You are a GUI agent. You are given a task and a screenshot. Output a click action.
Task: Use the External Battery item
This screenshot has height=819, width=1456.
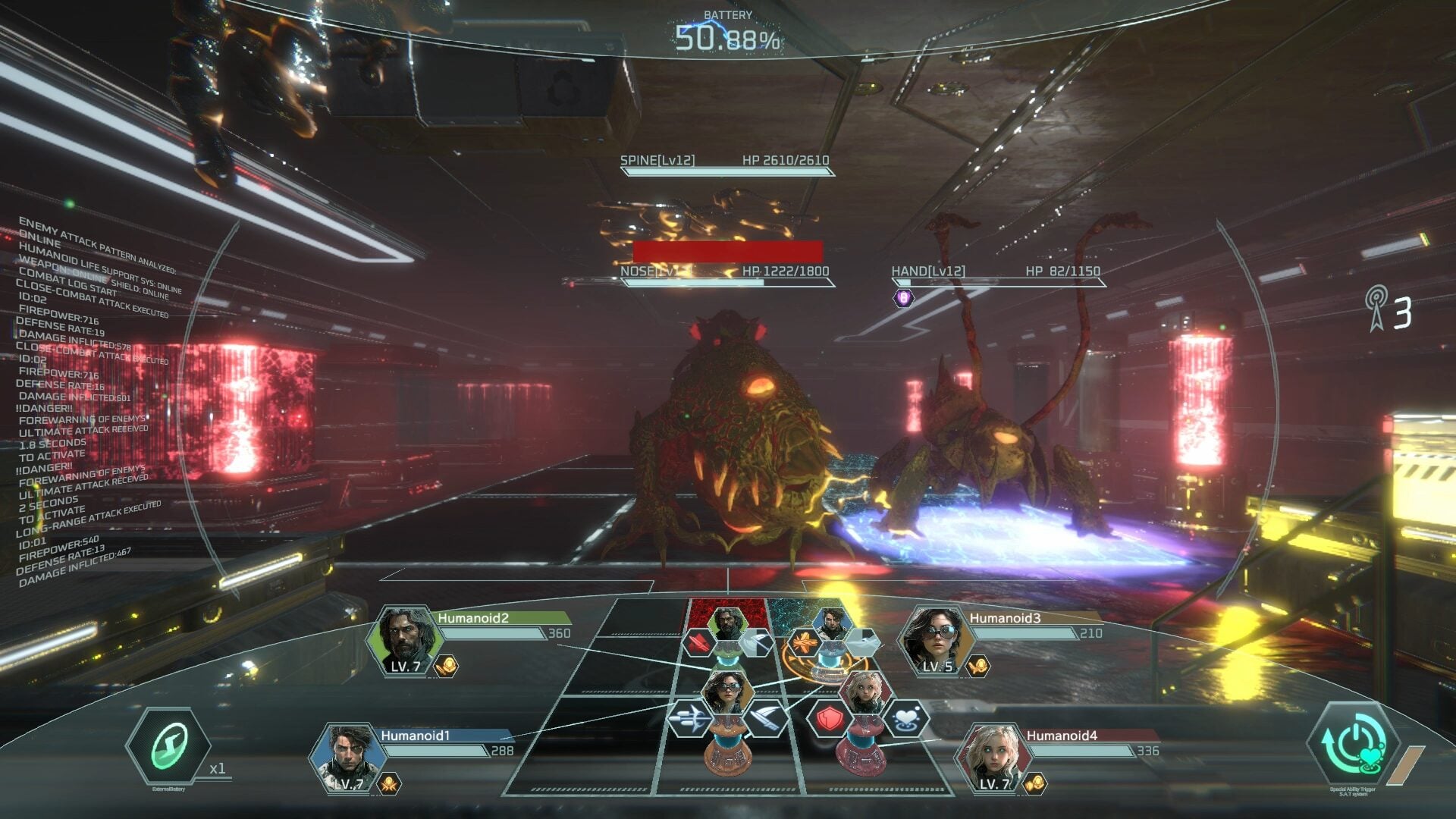168,747
